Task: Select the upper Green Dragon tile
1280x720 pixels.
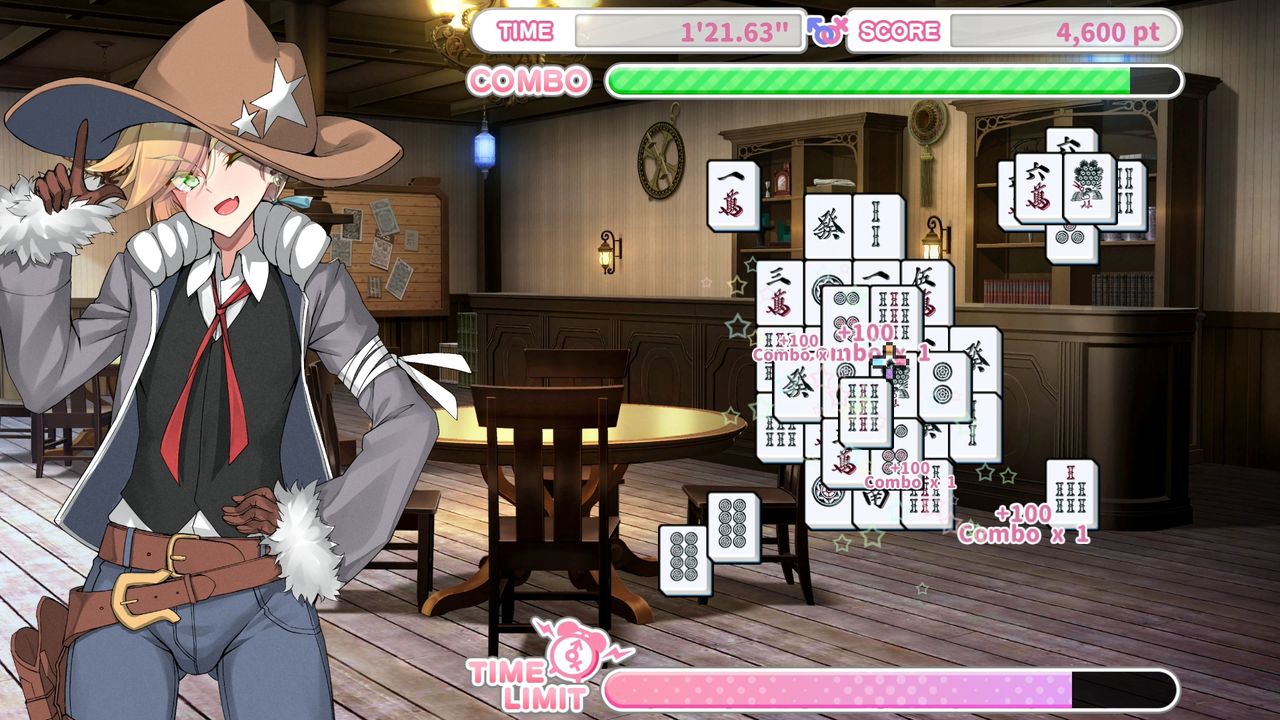Action: pos(827,225)
